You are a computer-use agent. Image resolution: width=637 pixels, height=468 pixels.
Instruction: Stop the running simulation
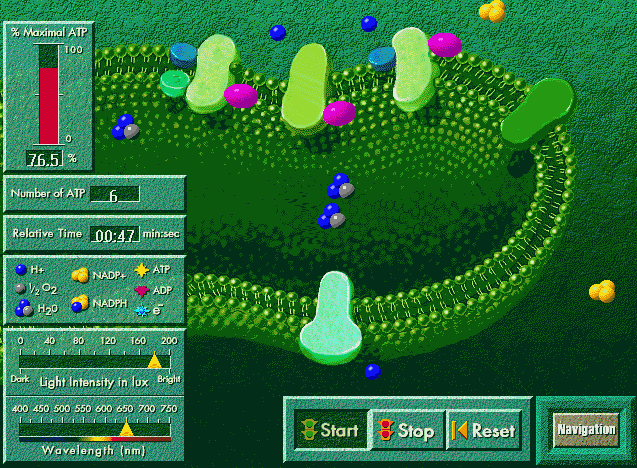(x=406, y=431)
